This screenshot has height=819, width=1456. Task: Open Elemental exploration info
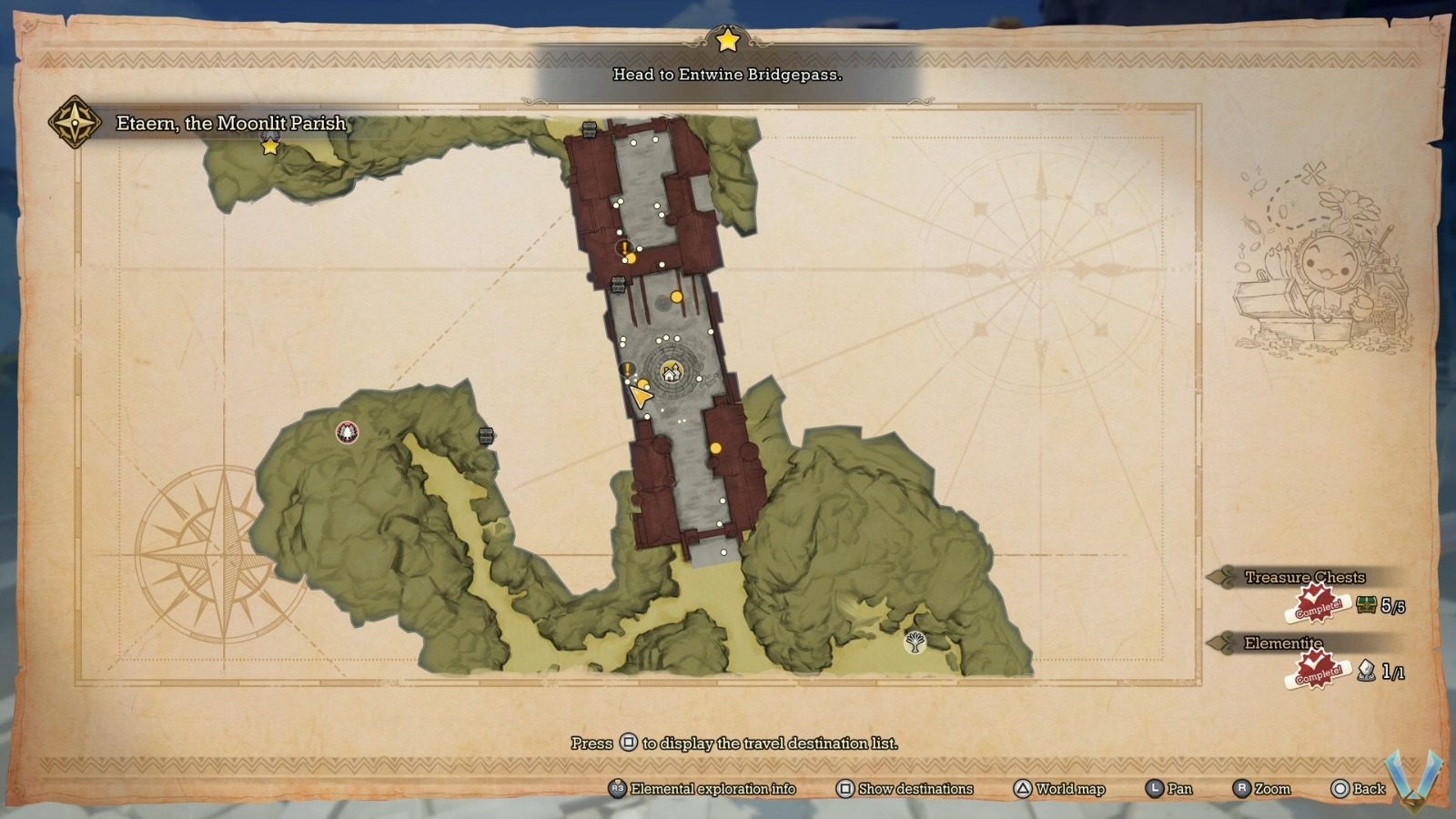point(702,789)
